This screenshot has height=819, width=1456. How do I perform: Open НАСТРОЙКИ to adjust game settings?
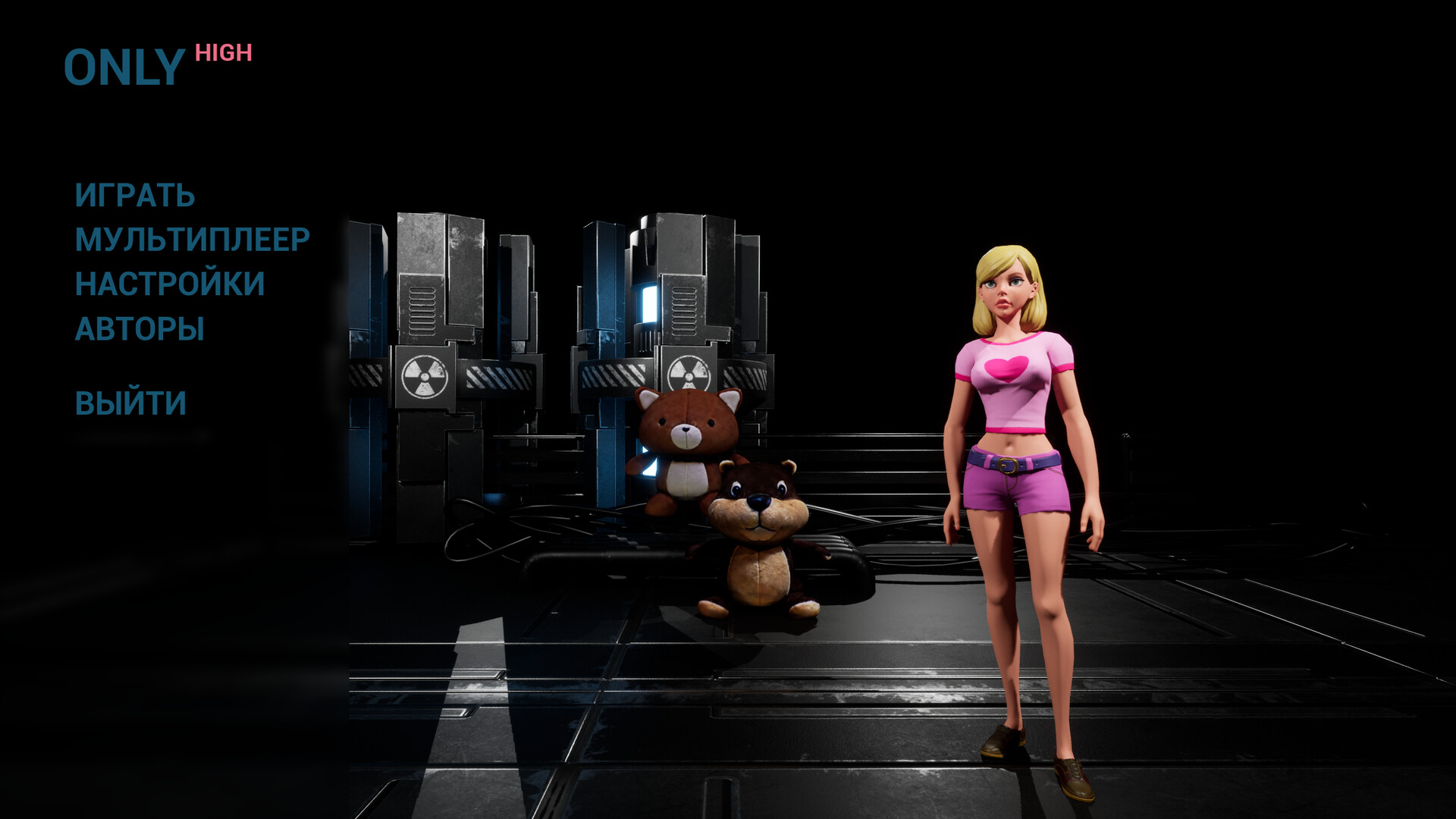pyautogui.click(x=168, y=285)
